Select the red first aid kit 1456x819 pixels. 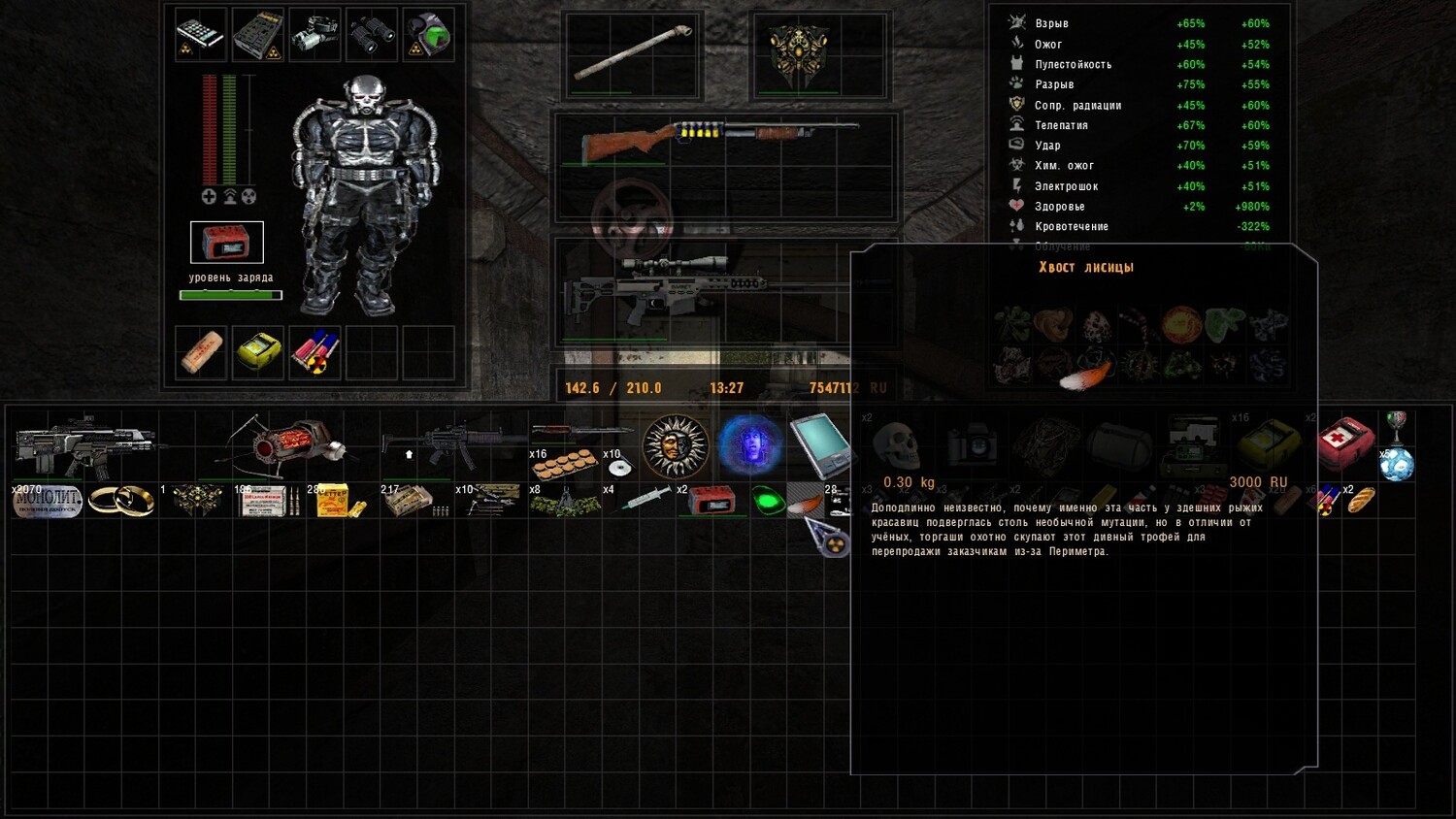(x=1345, y=442)
